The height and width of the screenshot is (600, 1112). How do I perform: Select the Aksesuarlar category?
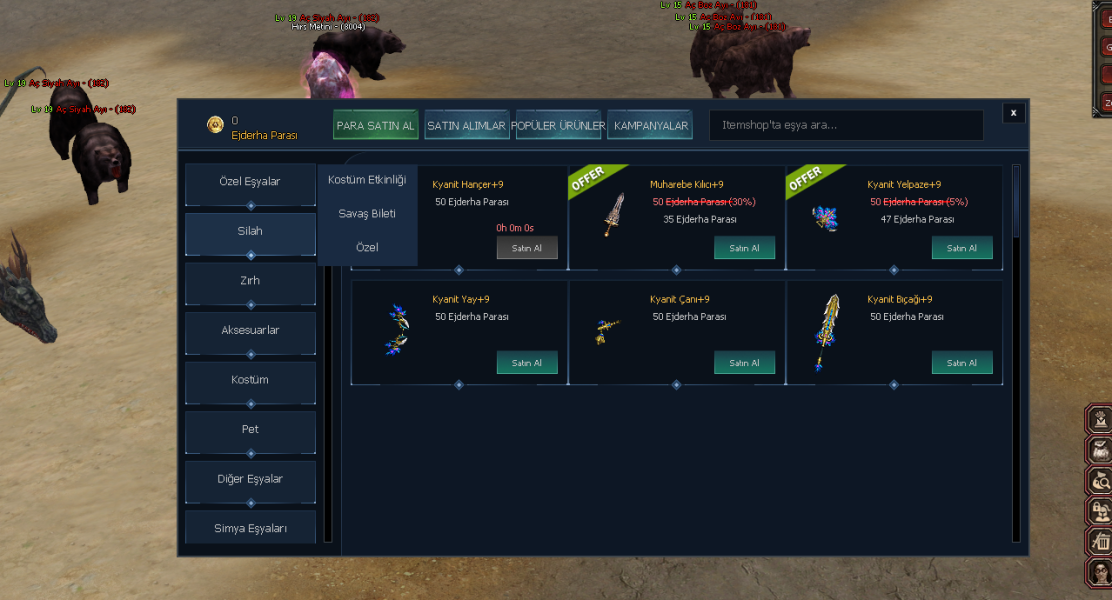250,330
